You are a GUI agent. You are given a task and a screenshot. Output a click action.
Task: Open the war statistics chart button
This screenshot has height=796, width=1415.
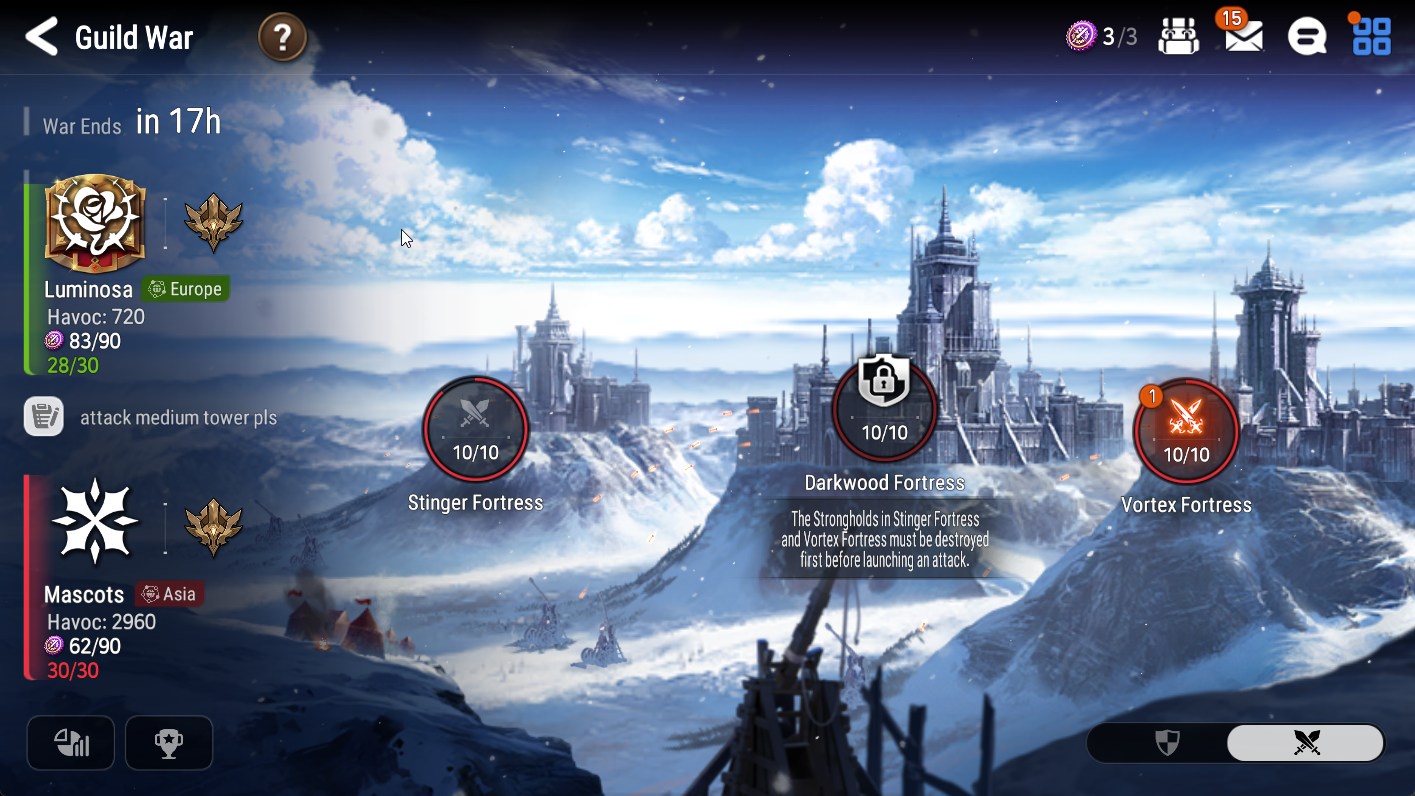click(x=71, y=743)
